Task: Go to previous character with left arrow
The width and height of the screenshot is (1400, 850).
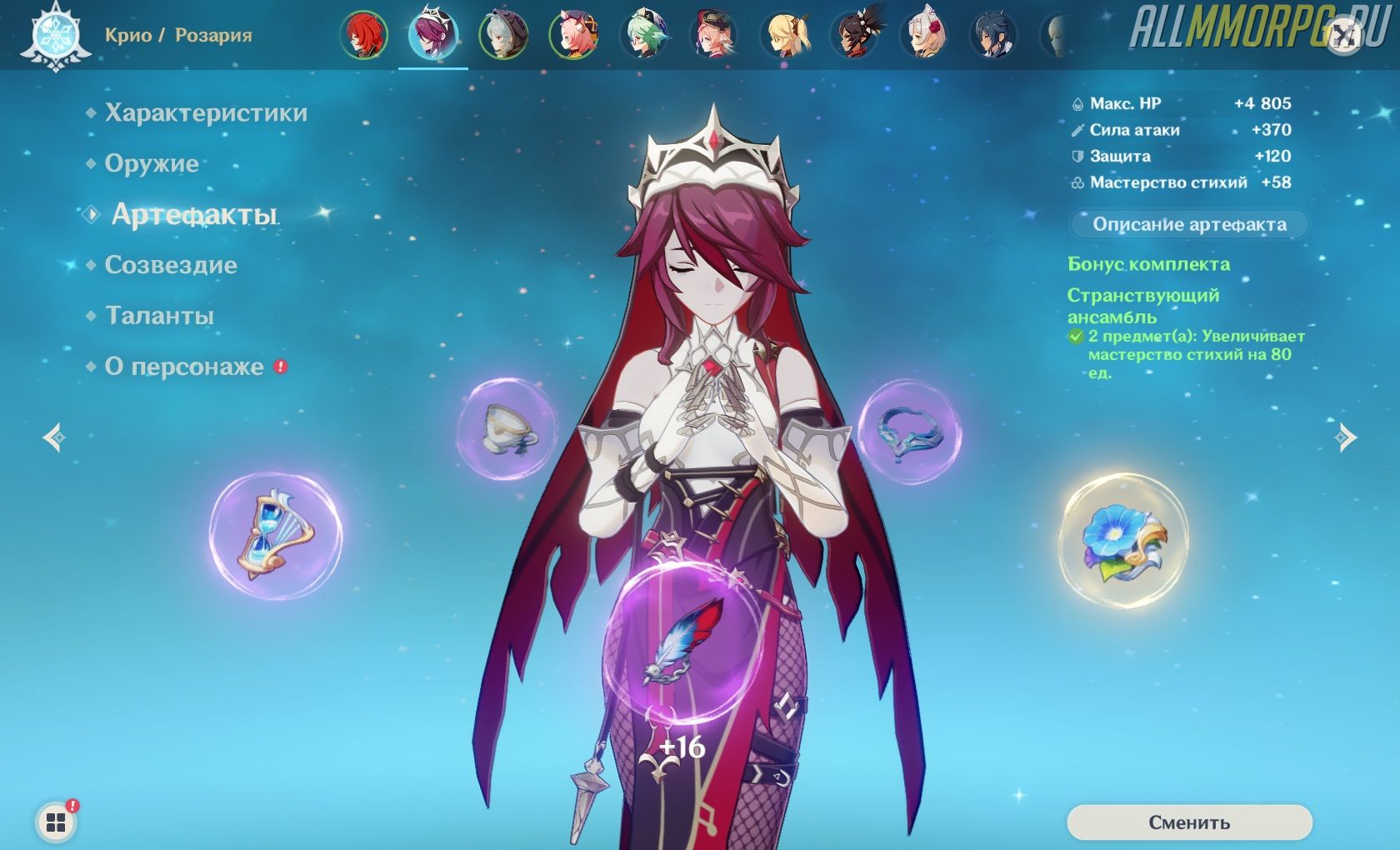Action: (x=55, y=437)
